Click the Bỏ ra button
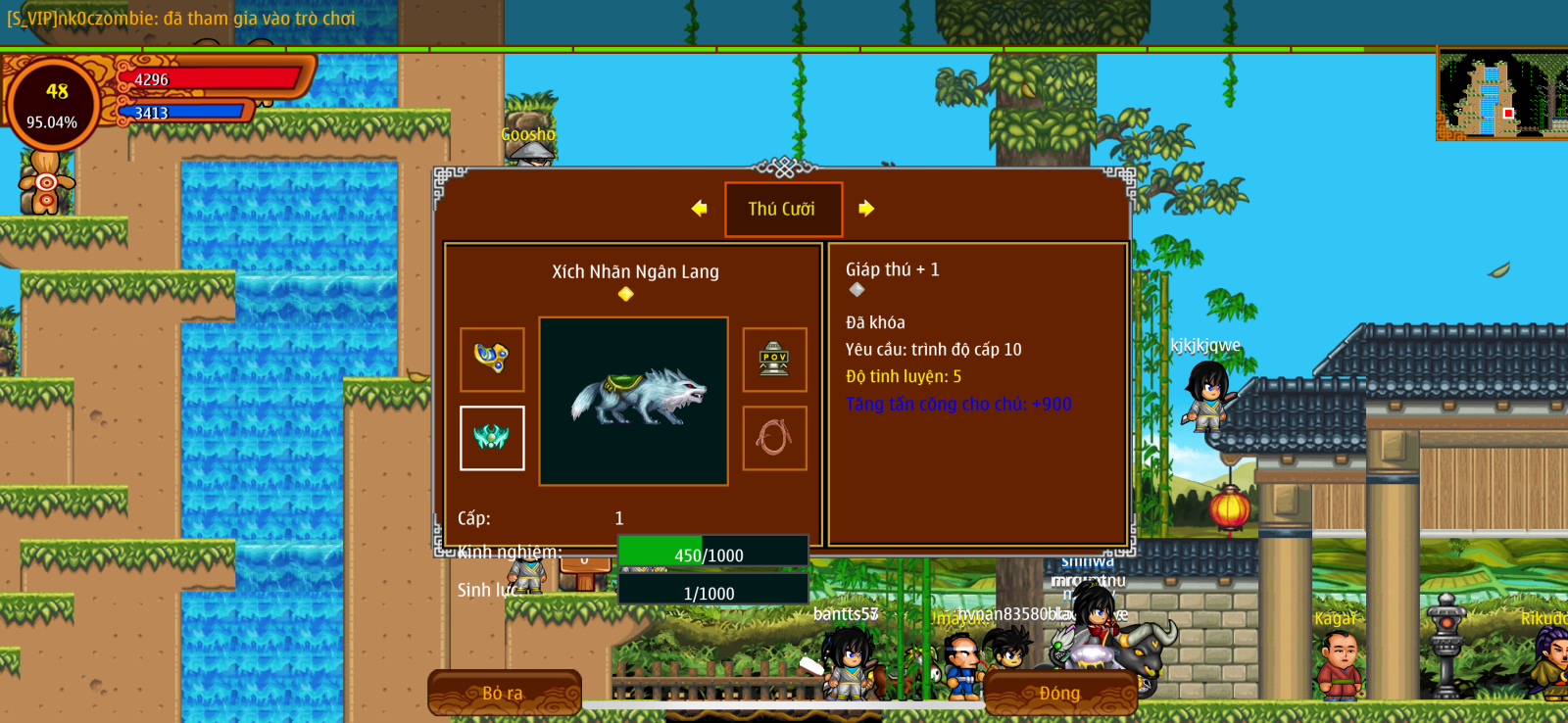 pyautogui.click(x=504, y=693)
